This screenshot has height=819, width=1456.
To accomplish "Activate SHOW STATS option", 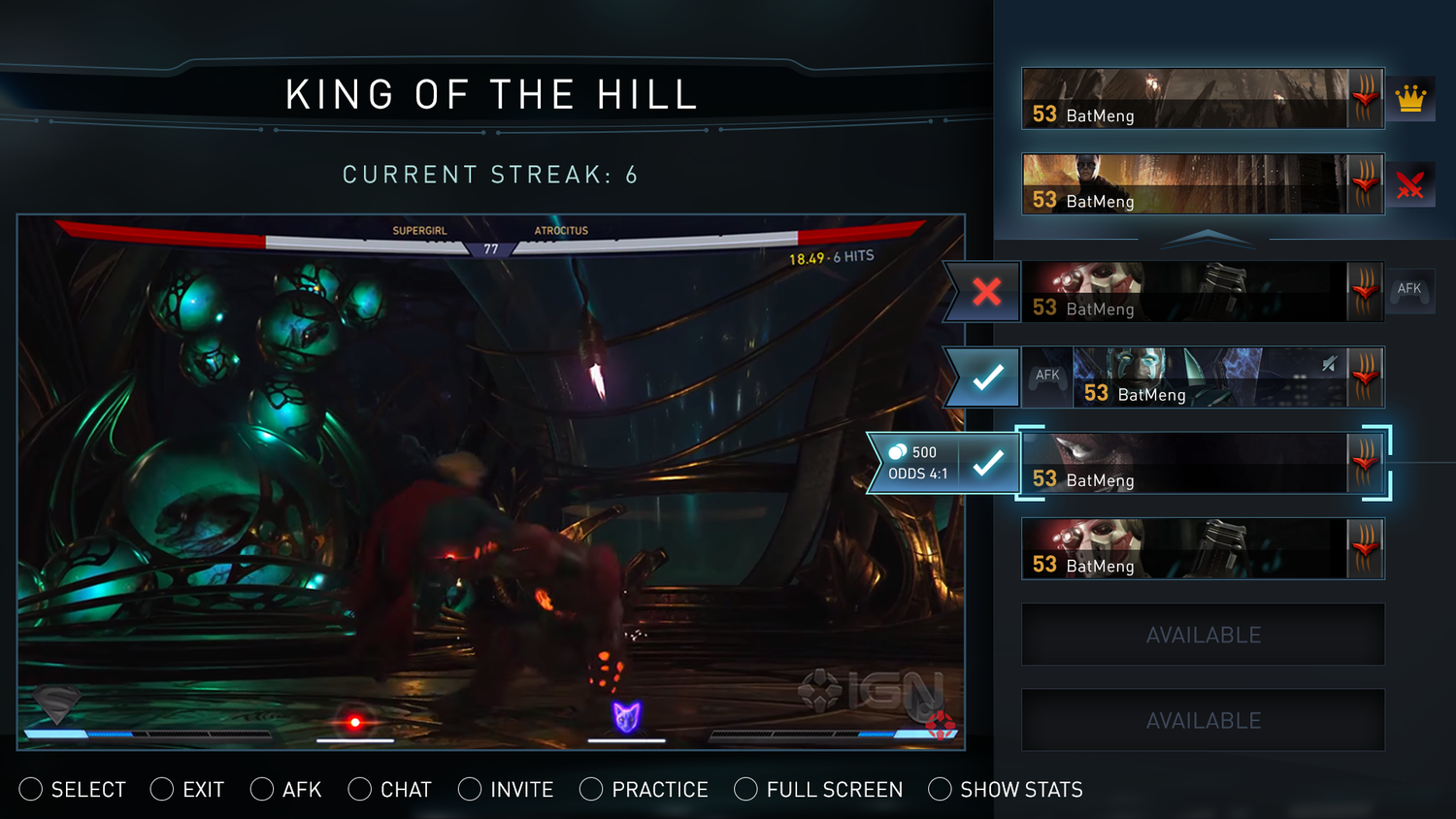I will (1006, 790).
